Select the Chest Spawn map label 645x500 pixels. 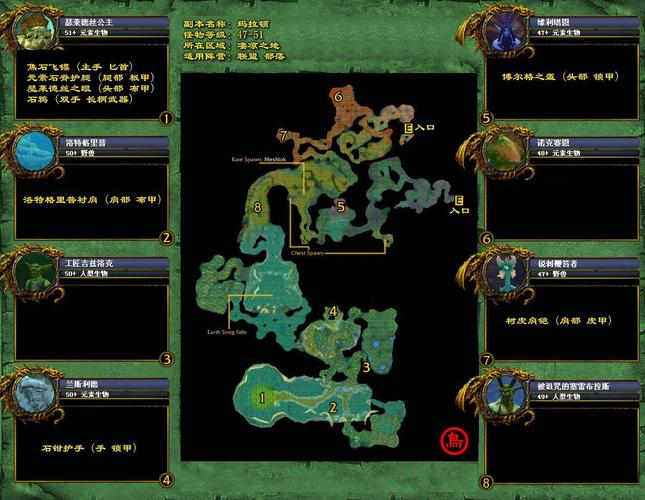point(308,253)
